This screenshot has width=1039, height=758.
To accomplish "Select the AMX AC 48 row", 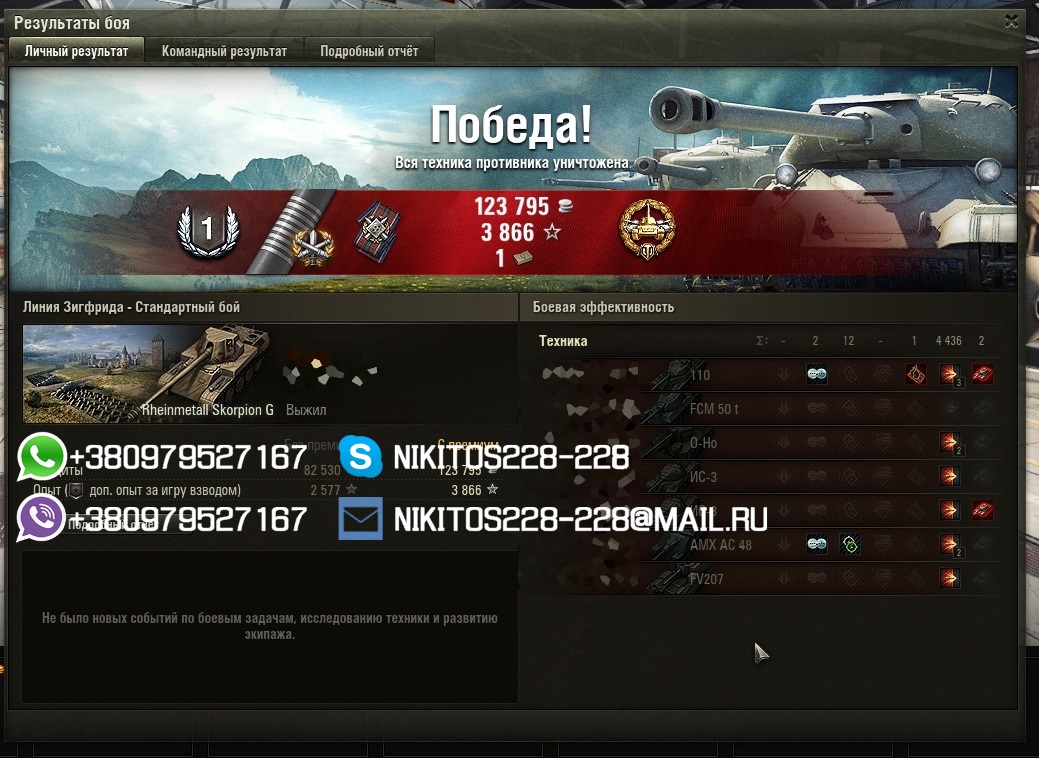I will click(720, 545).
